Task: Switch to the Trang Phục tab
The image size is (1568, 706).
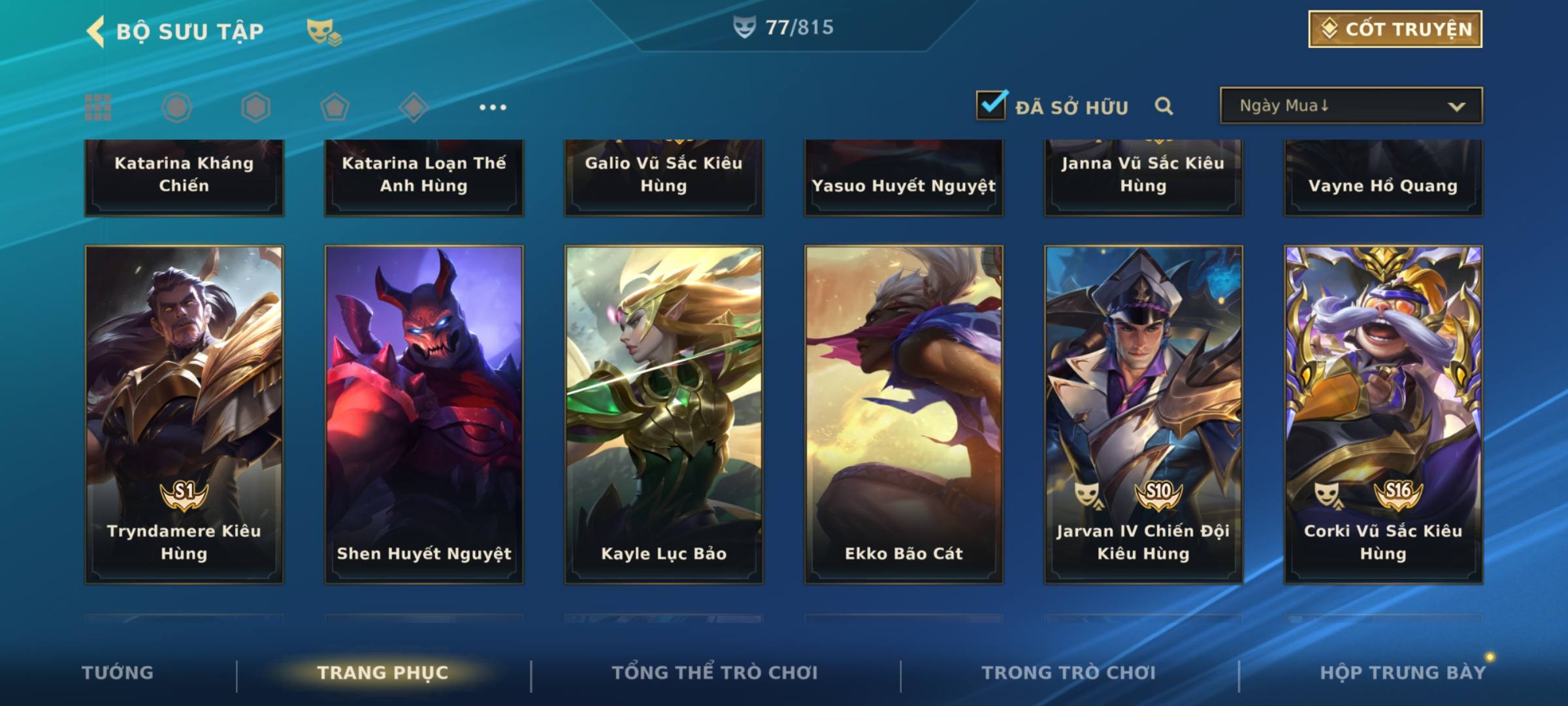Action: click(383, 673)
